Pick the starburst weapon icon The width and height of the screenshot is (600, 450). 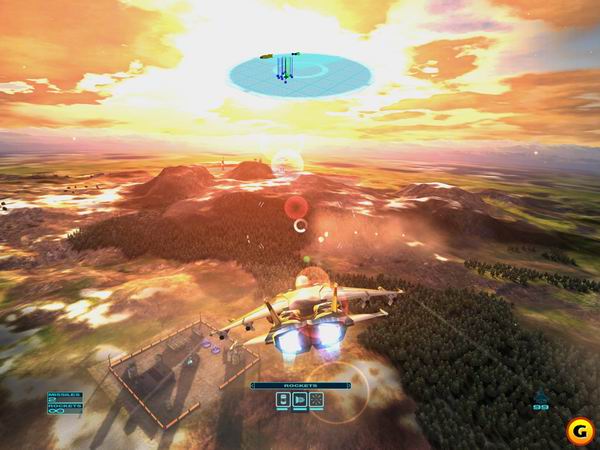[316, 400]
